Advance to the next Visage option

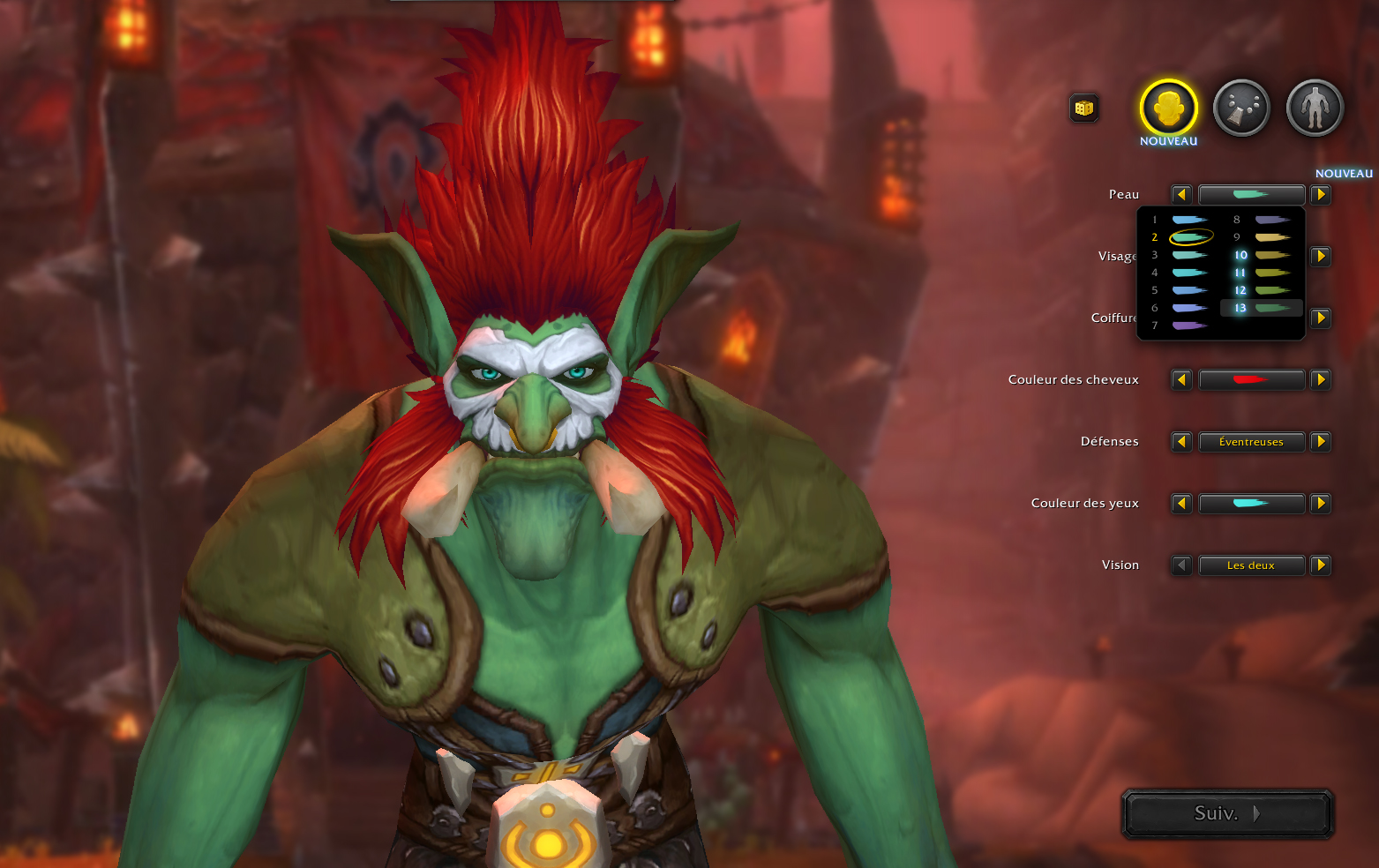(x=1321, y=257)
